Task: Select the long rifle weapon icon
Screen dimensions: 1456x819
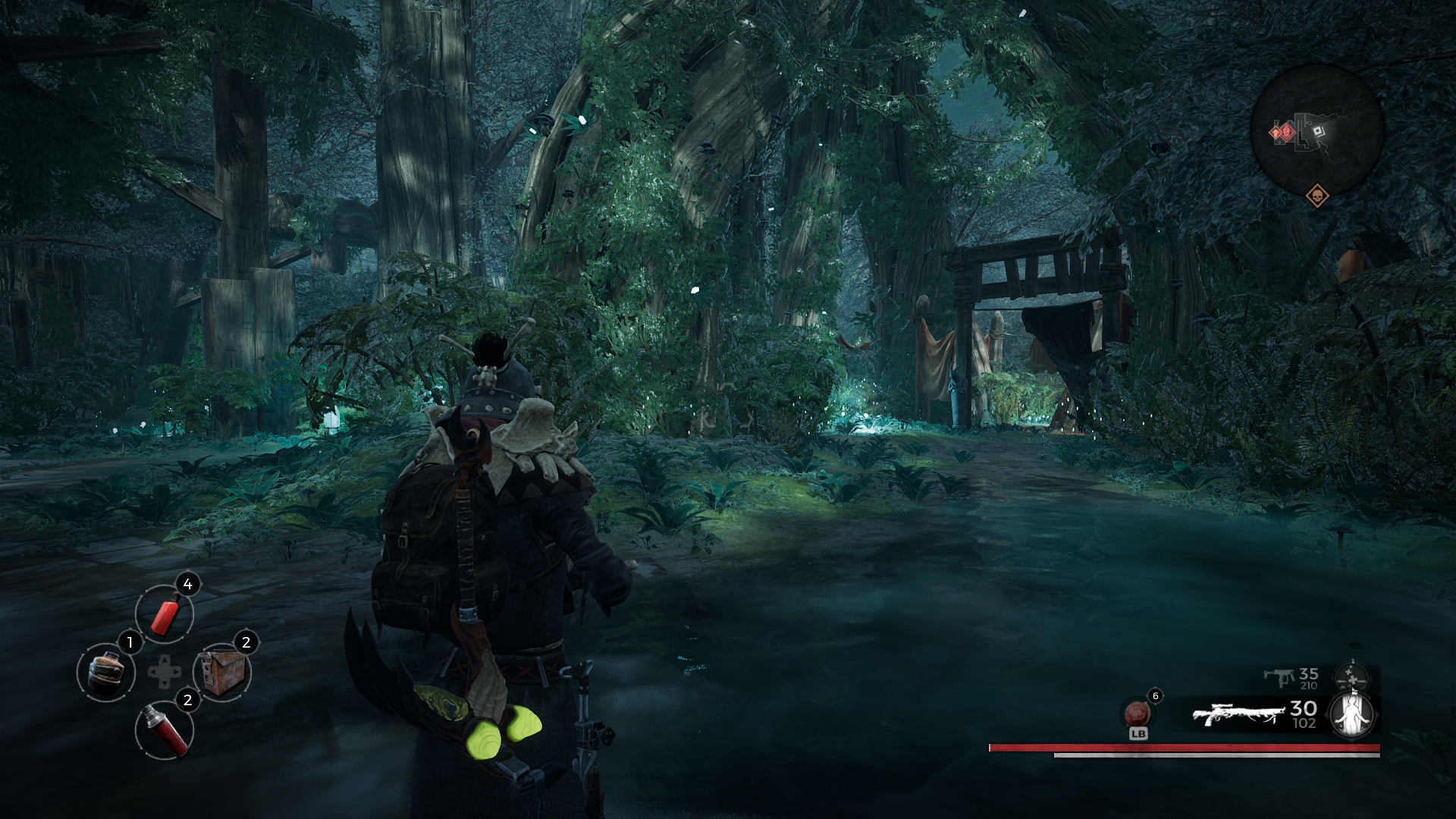Action: (1238, 714)
